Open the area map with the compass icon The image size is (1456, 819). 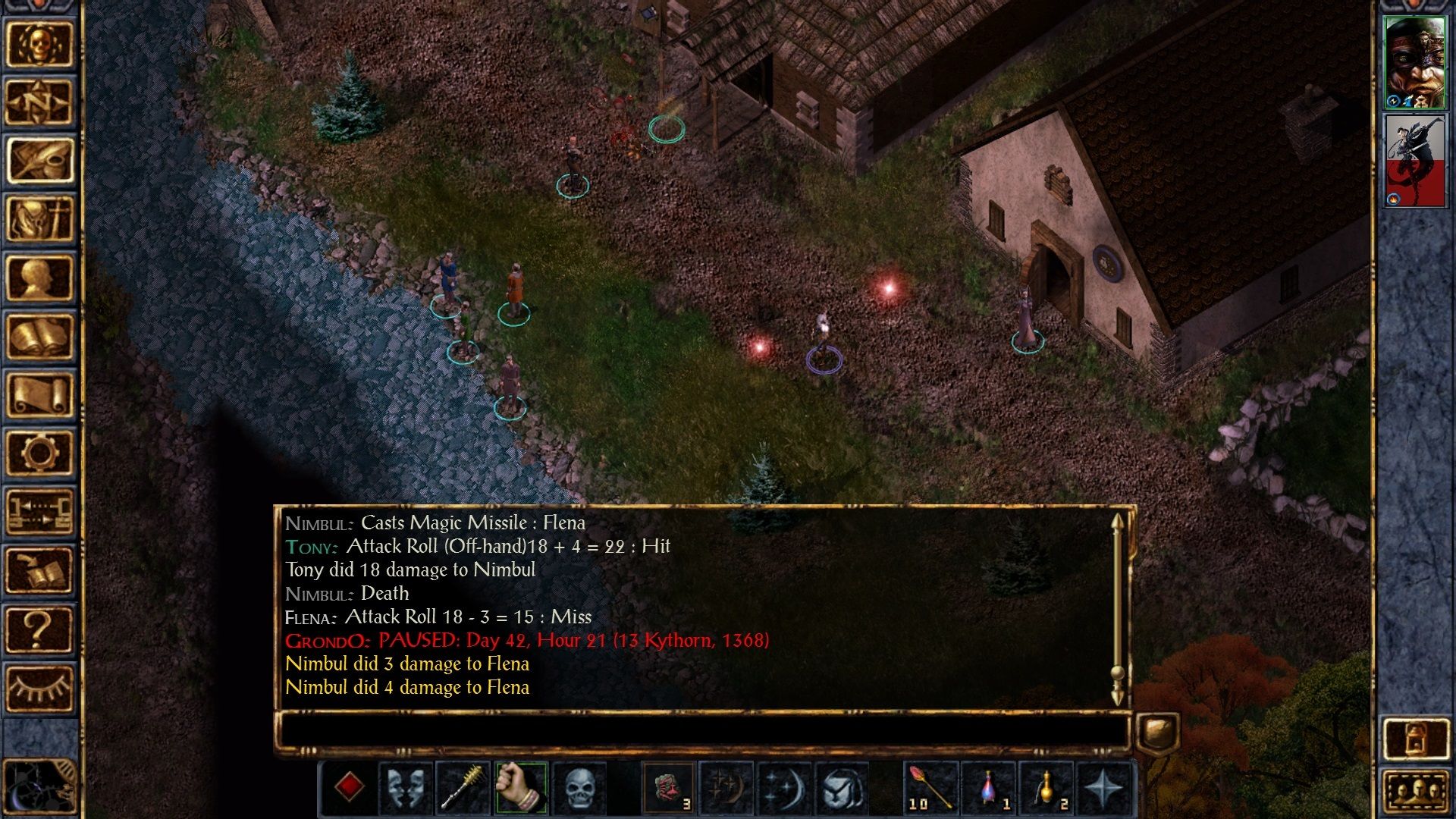[39, 102]
